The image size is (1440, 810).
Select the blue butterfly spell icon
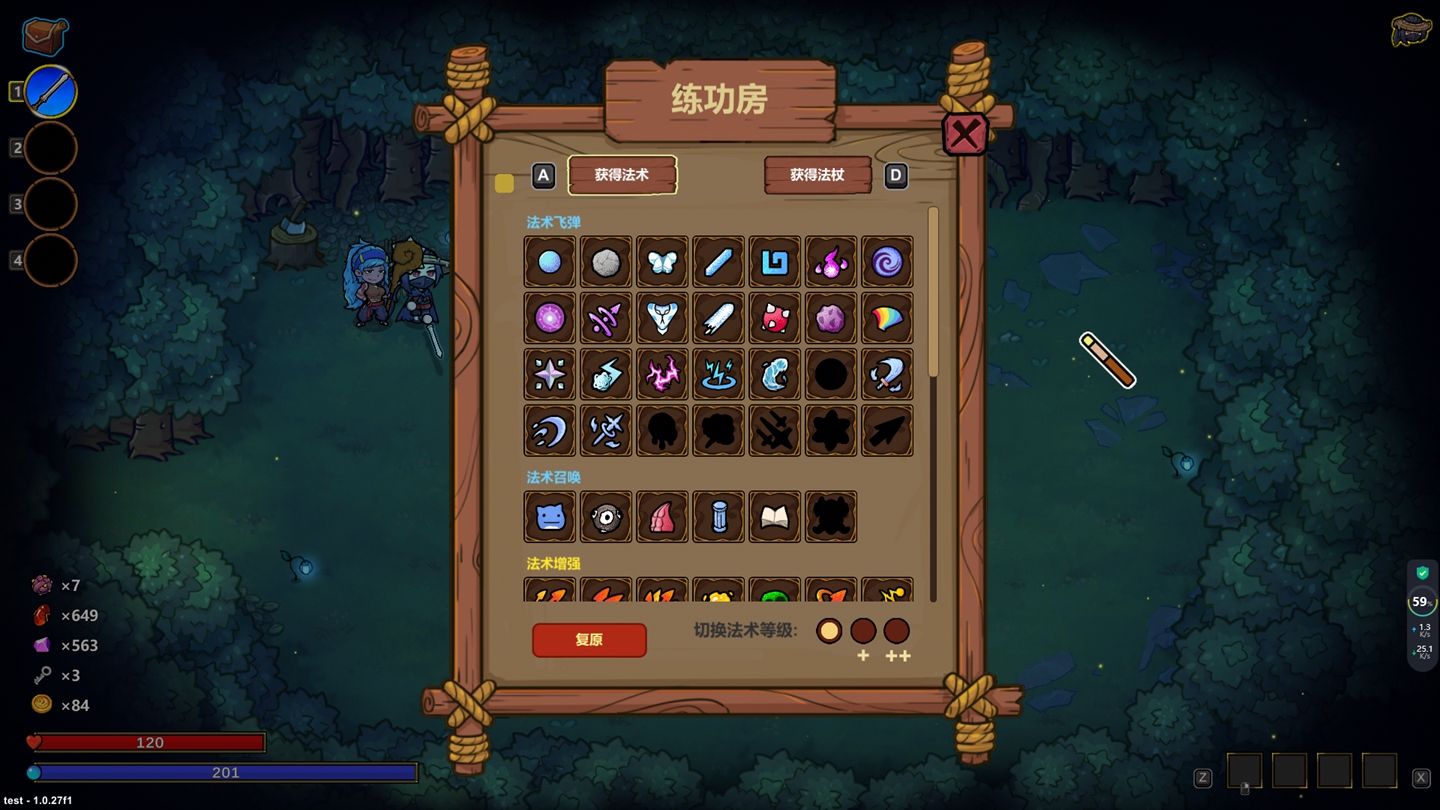pos(662,262)
